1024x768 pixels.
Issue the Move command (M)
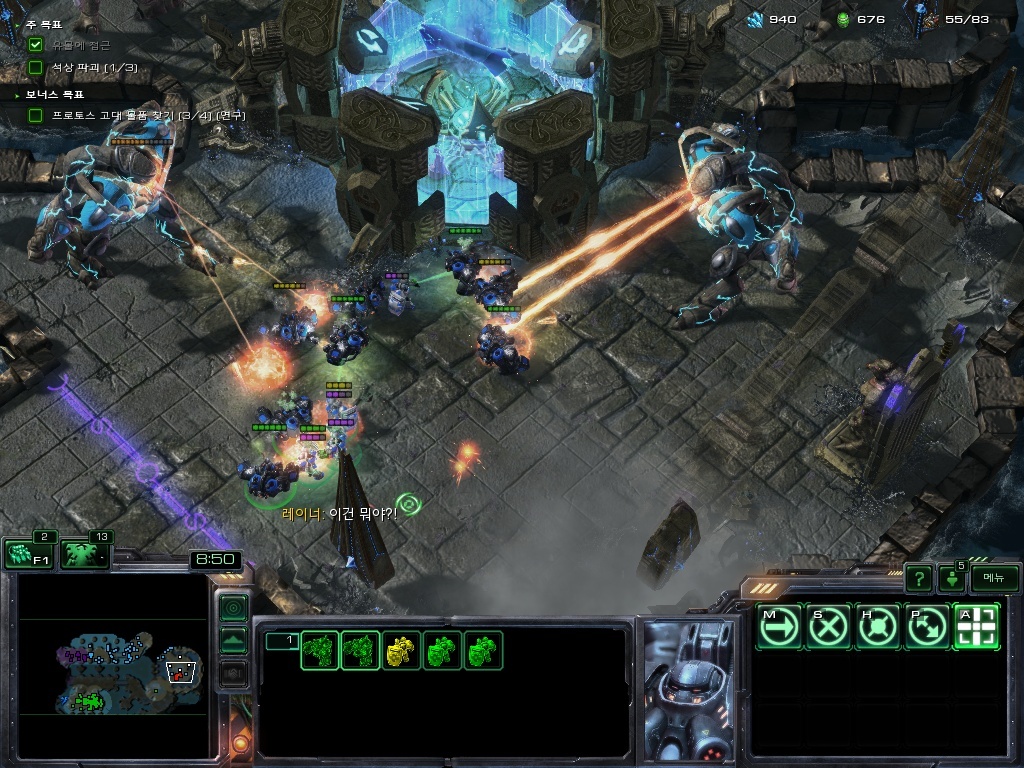[779, 627]
